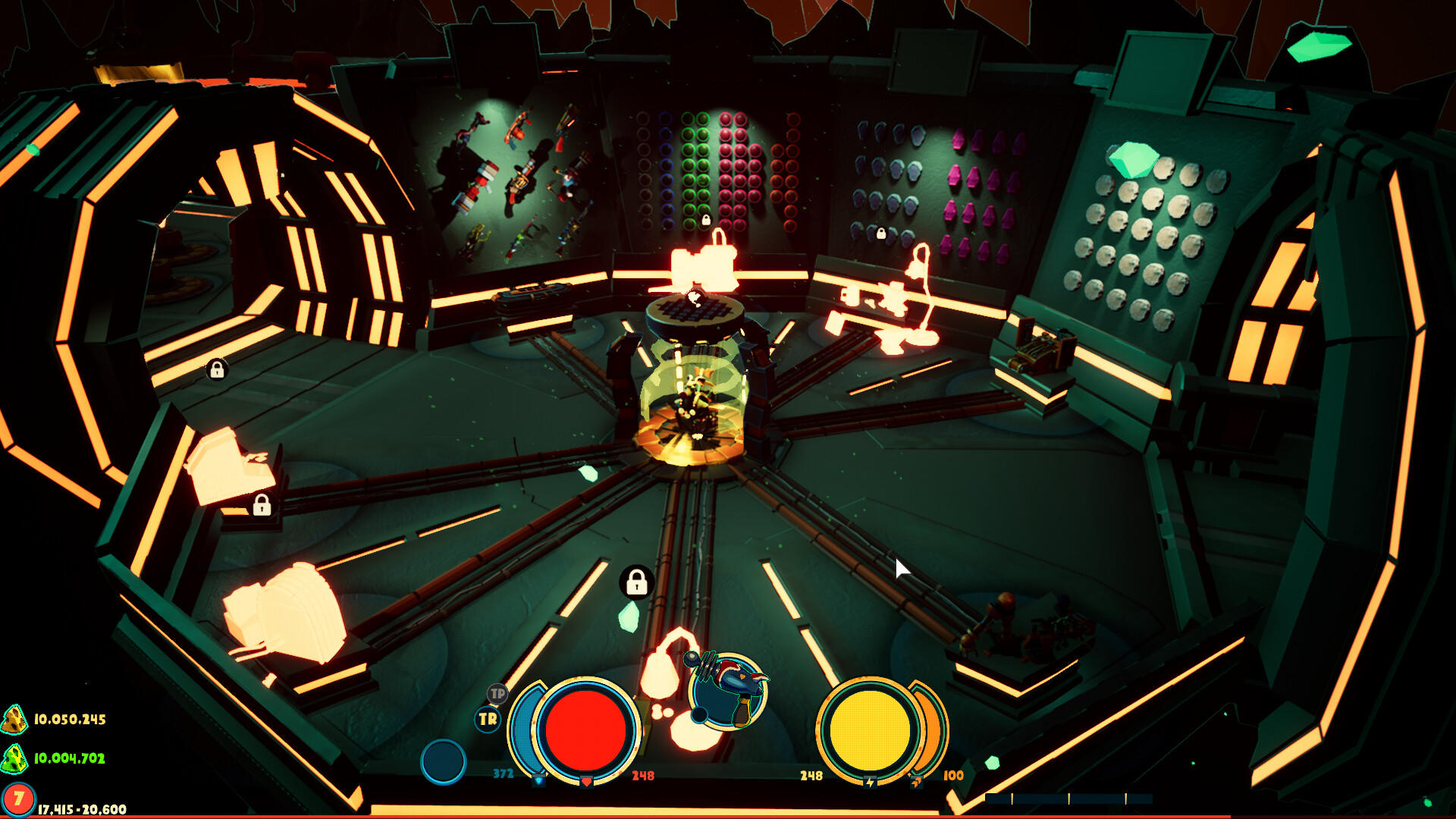
Task: Click the TP badge above the health orb
Action: (x=497, y=694)
